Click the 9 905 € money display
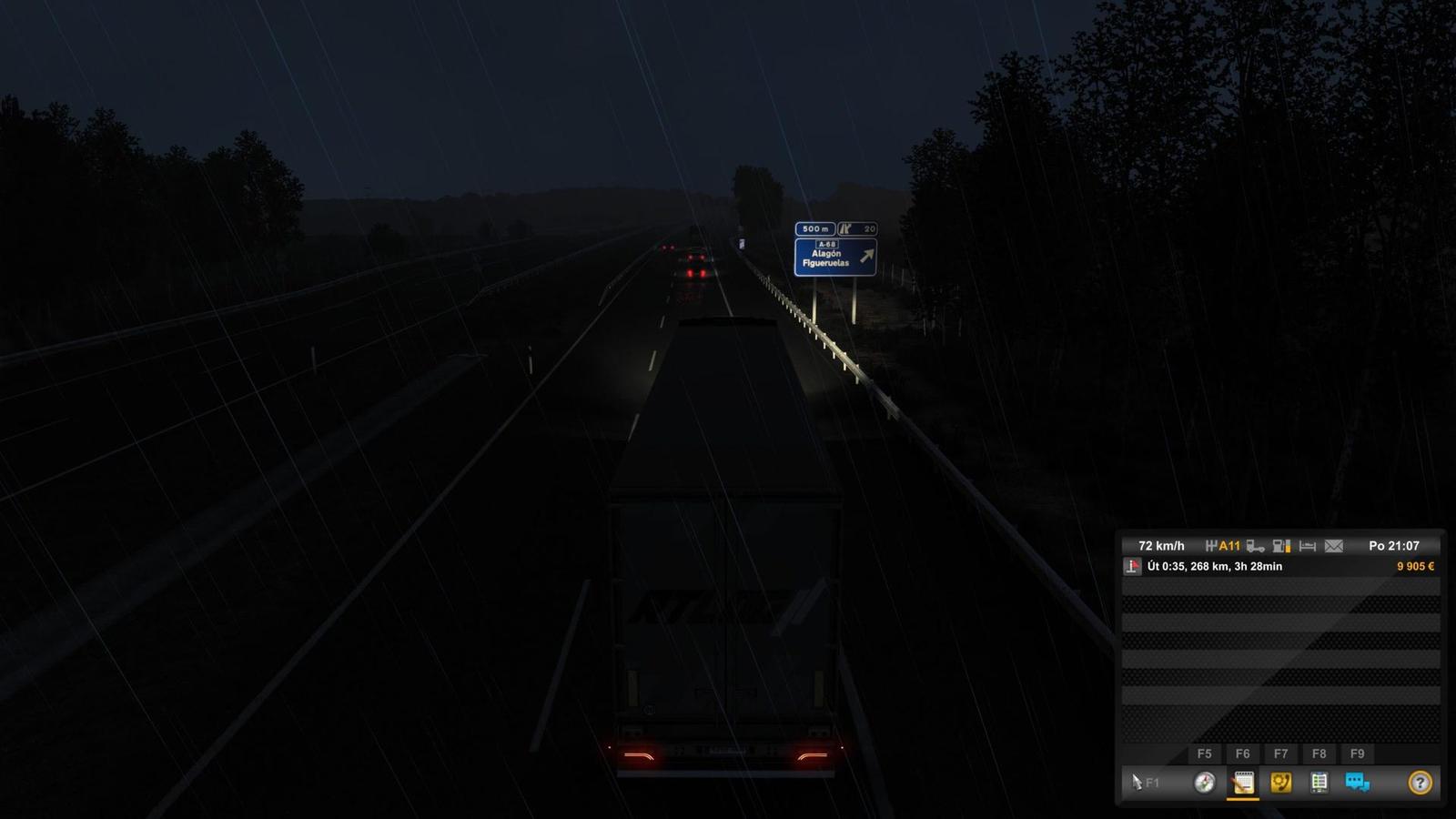This screenshot has width=1456, height=819. pos(1415,567)
